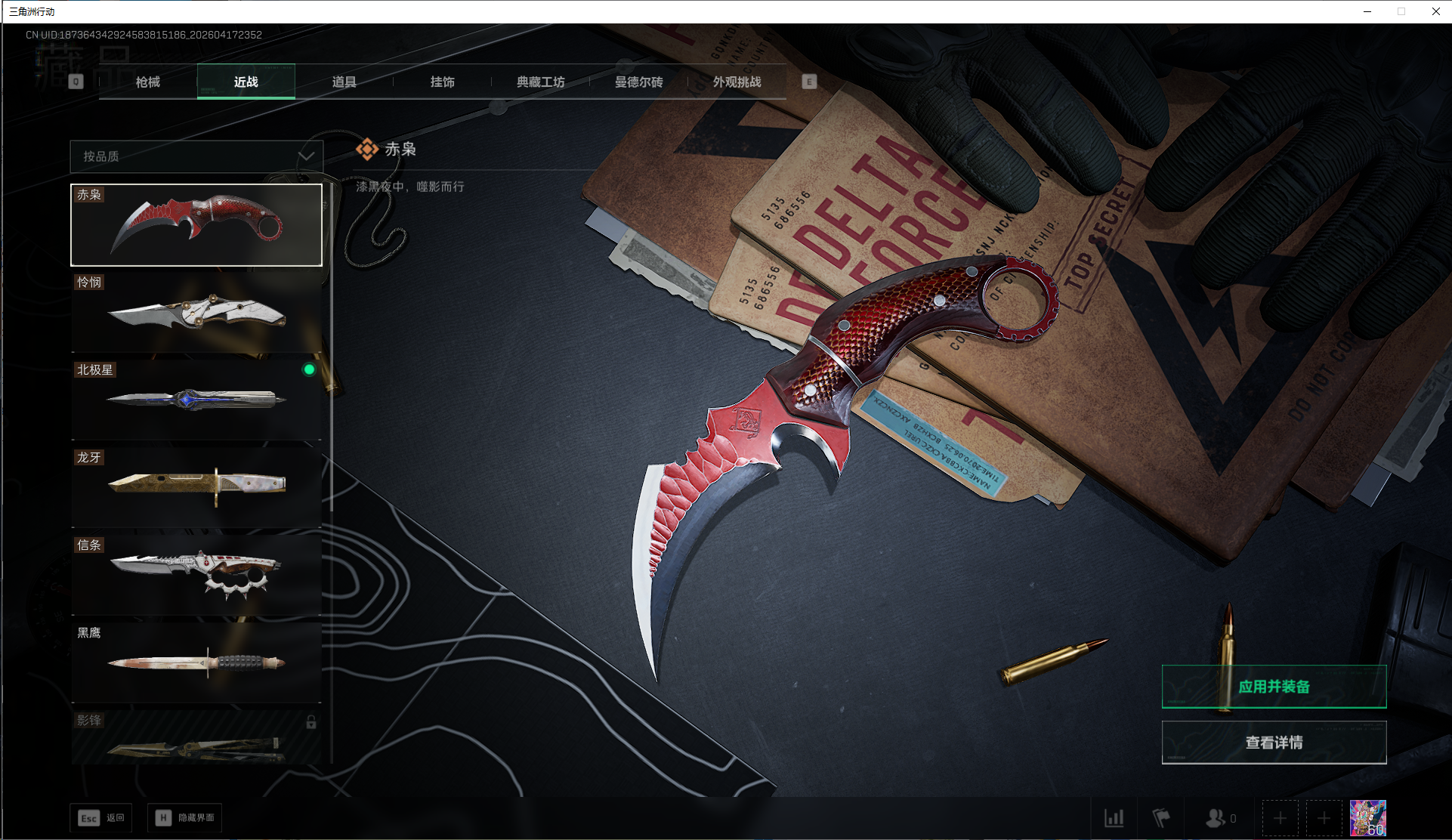Screen dimensions: 1452x840
Task: Choose the 黑鹰 dagger skin
Action: coord(196,663)
